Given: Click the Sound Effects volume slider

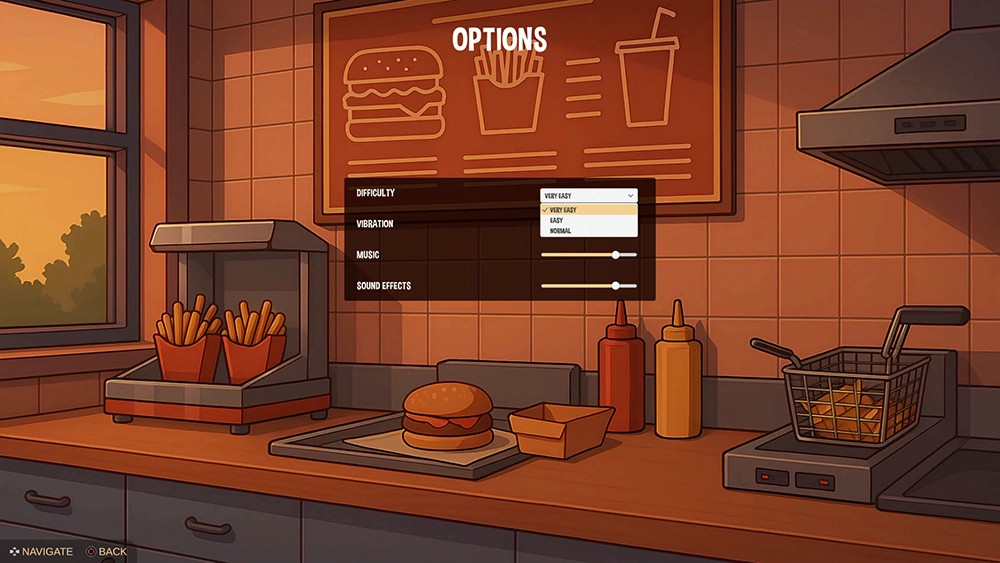Looking at the screenshot, I should (616, 286).
